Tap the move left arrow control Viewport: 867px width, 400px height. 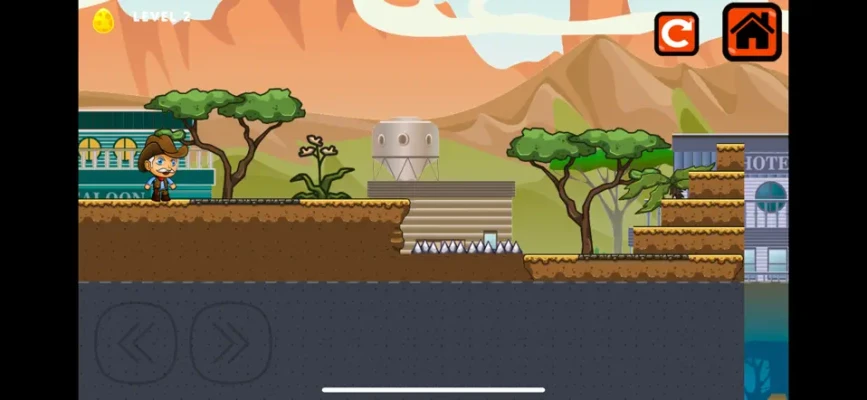point(136,343)
